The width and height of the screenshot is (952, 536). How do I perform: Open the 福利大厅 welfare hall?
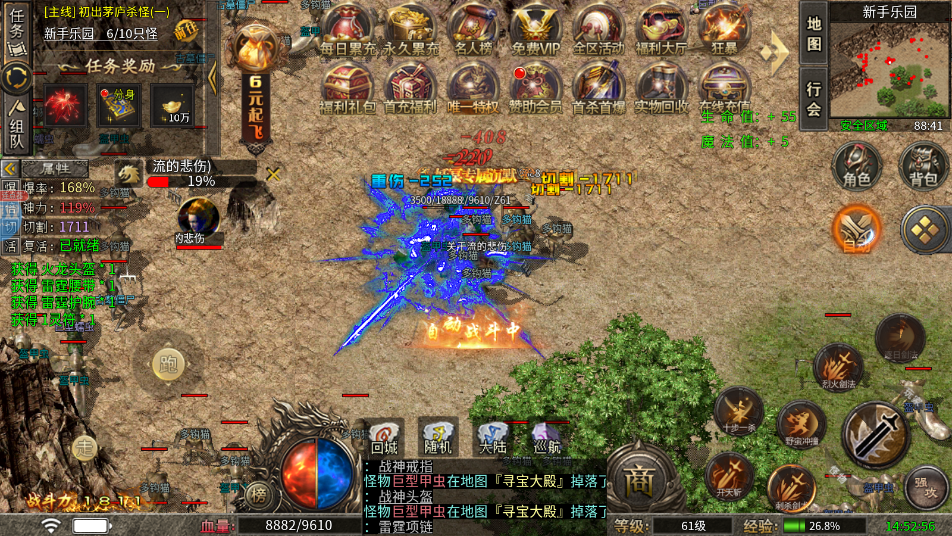pos(661,28)
